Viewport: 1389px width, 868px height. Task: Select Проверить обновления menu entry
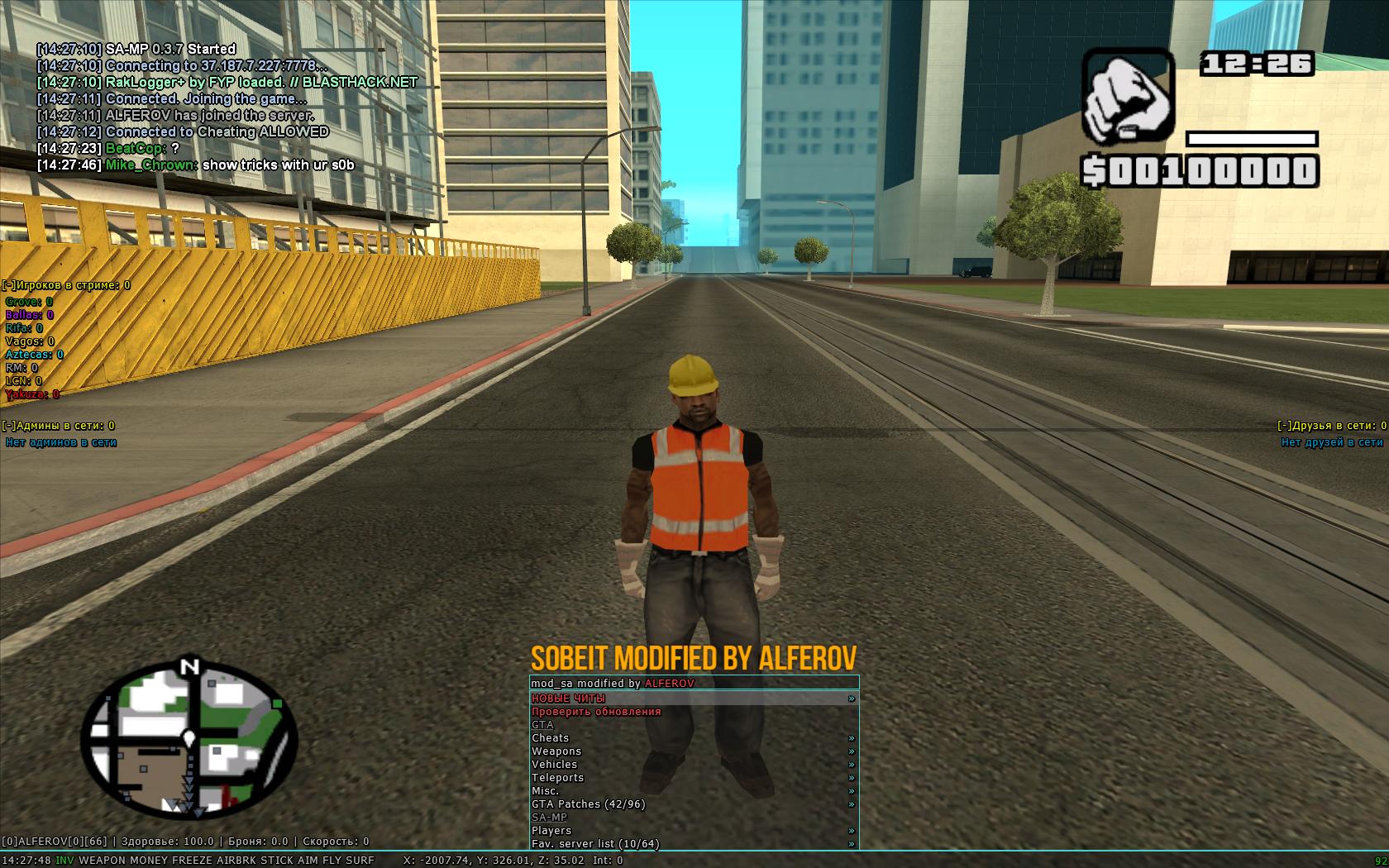pos(596,712)
